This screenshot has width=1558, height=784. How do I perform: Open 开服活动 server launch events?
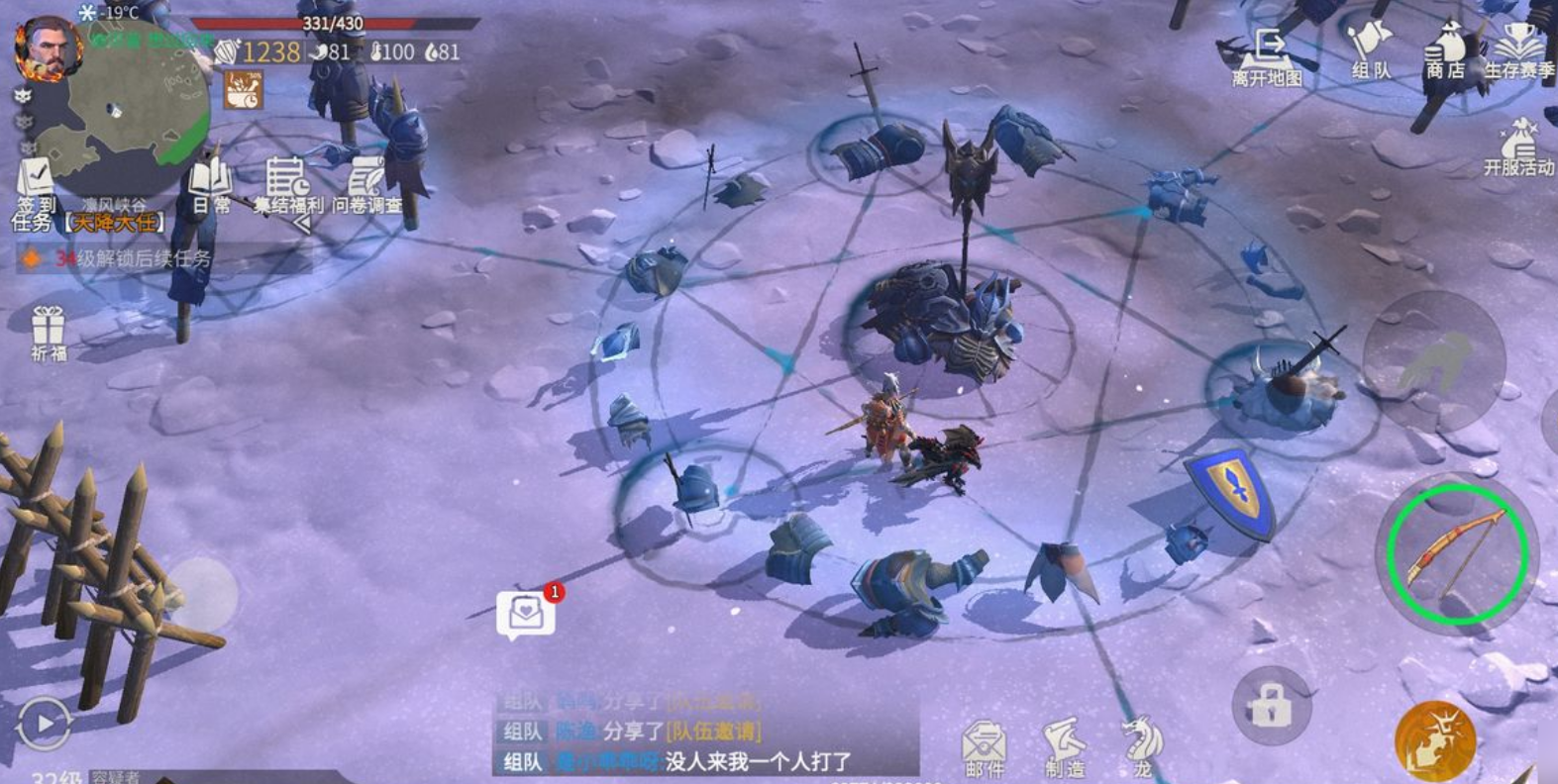(1518, 147)
